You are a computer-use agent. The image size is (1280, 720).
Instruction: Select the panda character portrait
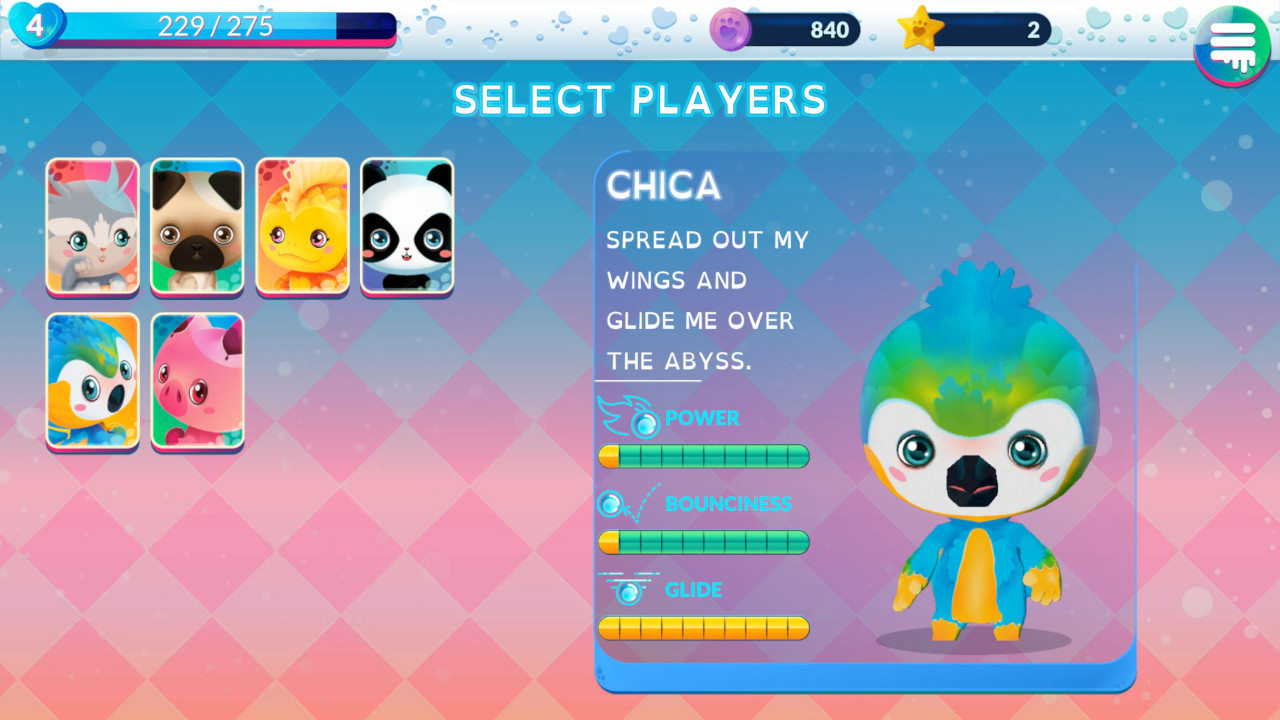(408, 226)
